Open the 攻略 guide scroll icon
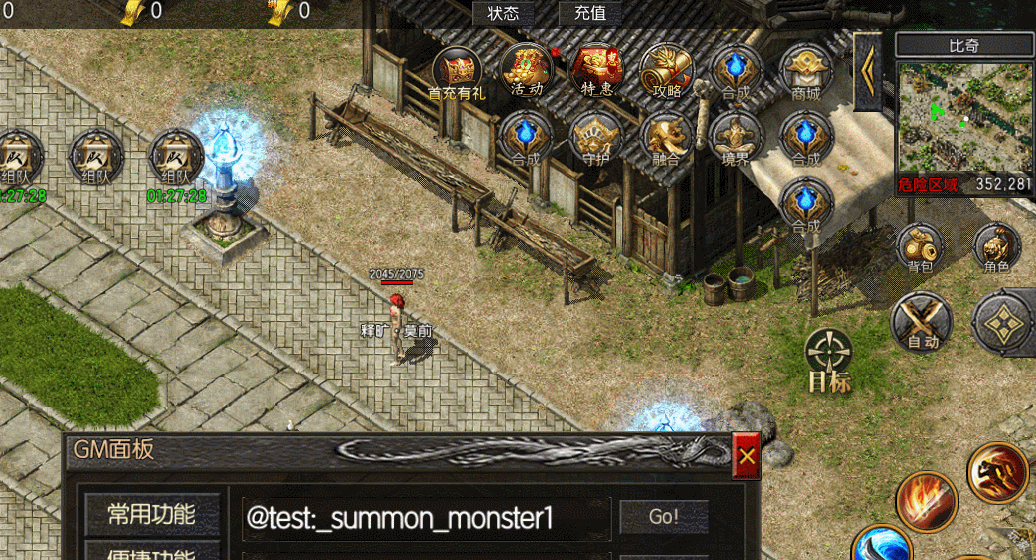 [666, 69]
